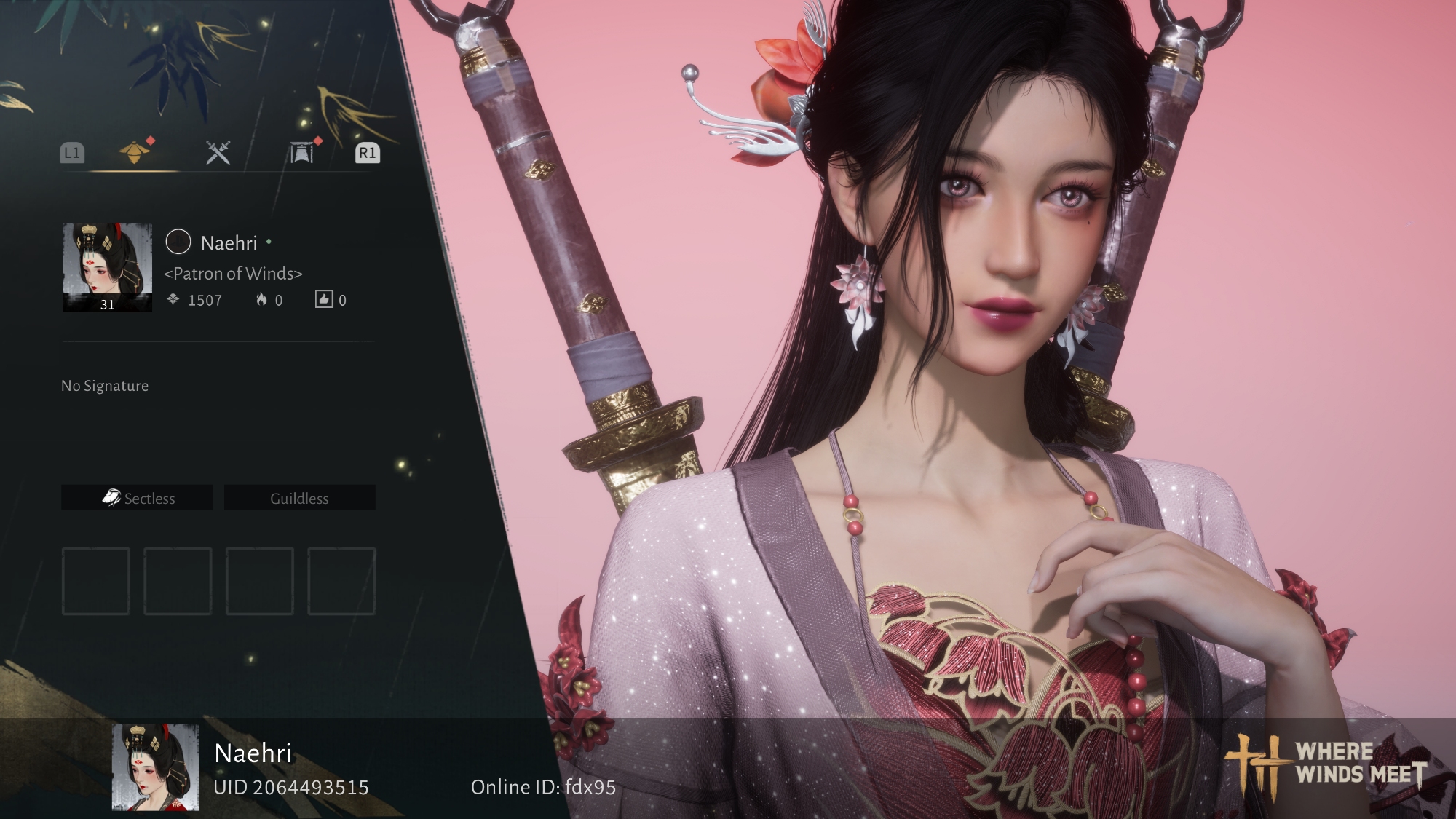Select the gate archway tab
Viewport: 1456px width, 819px height.
pyautogui.click(x=301, y=153)
